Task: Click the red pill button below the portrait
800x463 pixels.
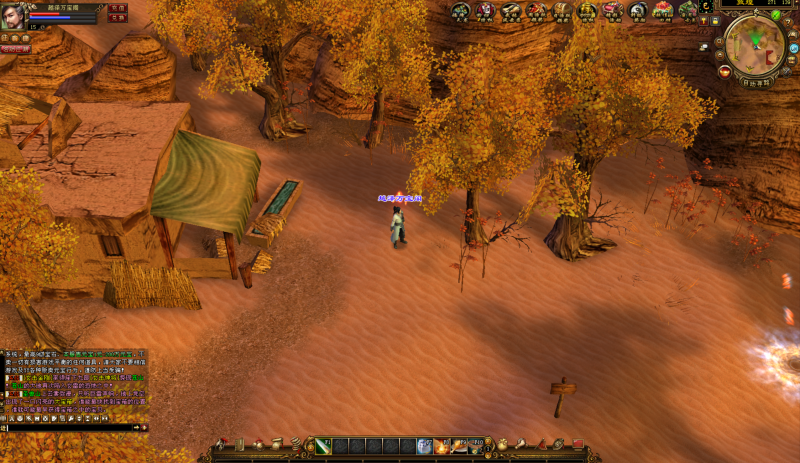Action: [x=15, y=49]
